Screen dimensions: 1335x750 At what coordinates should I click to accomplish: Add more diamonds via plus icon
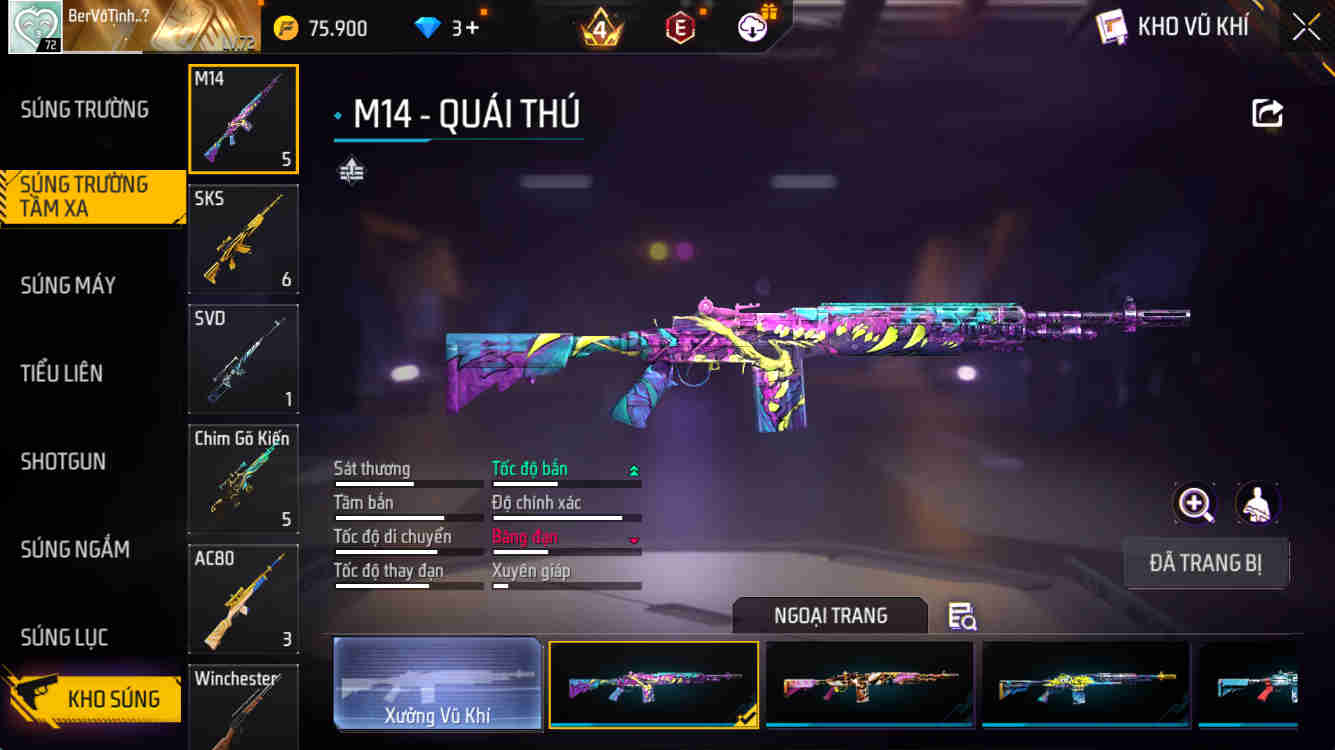point(471,28)
